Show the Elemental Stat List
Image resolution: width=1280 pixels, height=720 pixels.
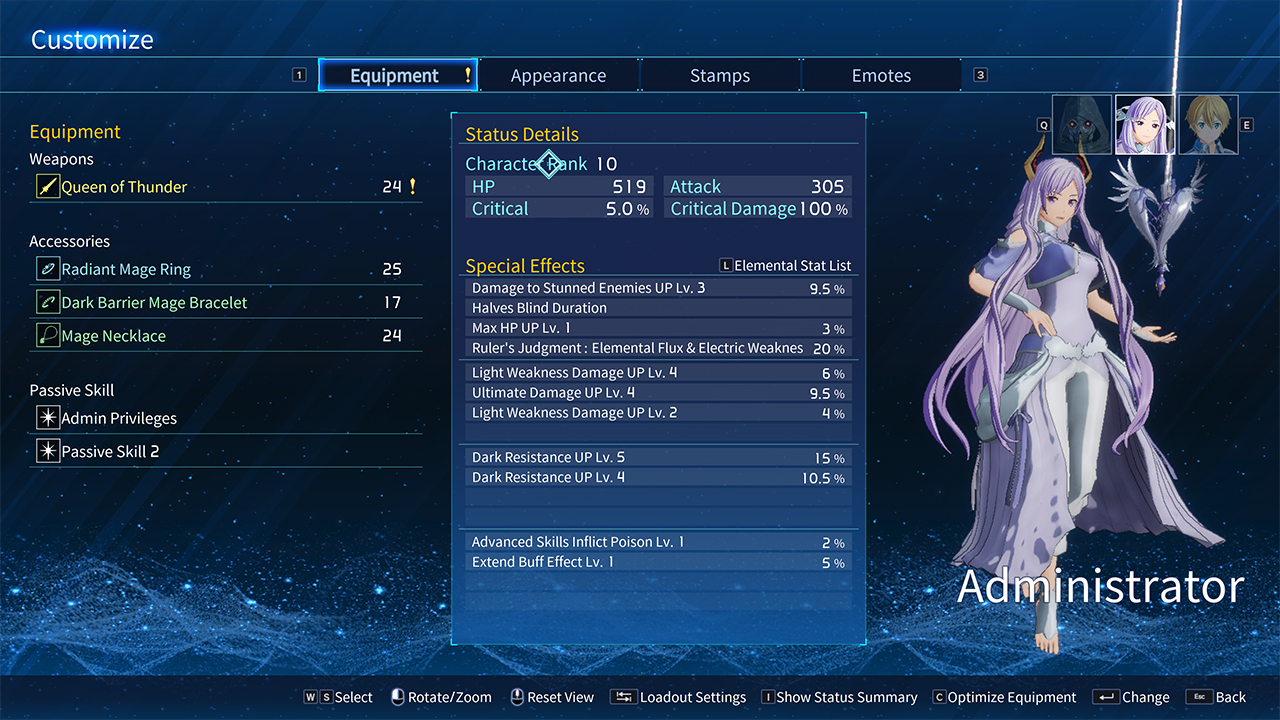(786, 266)
